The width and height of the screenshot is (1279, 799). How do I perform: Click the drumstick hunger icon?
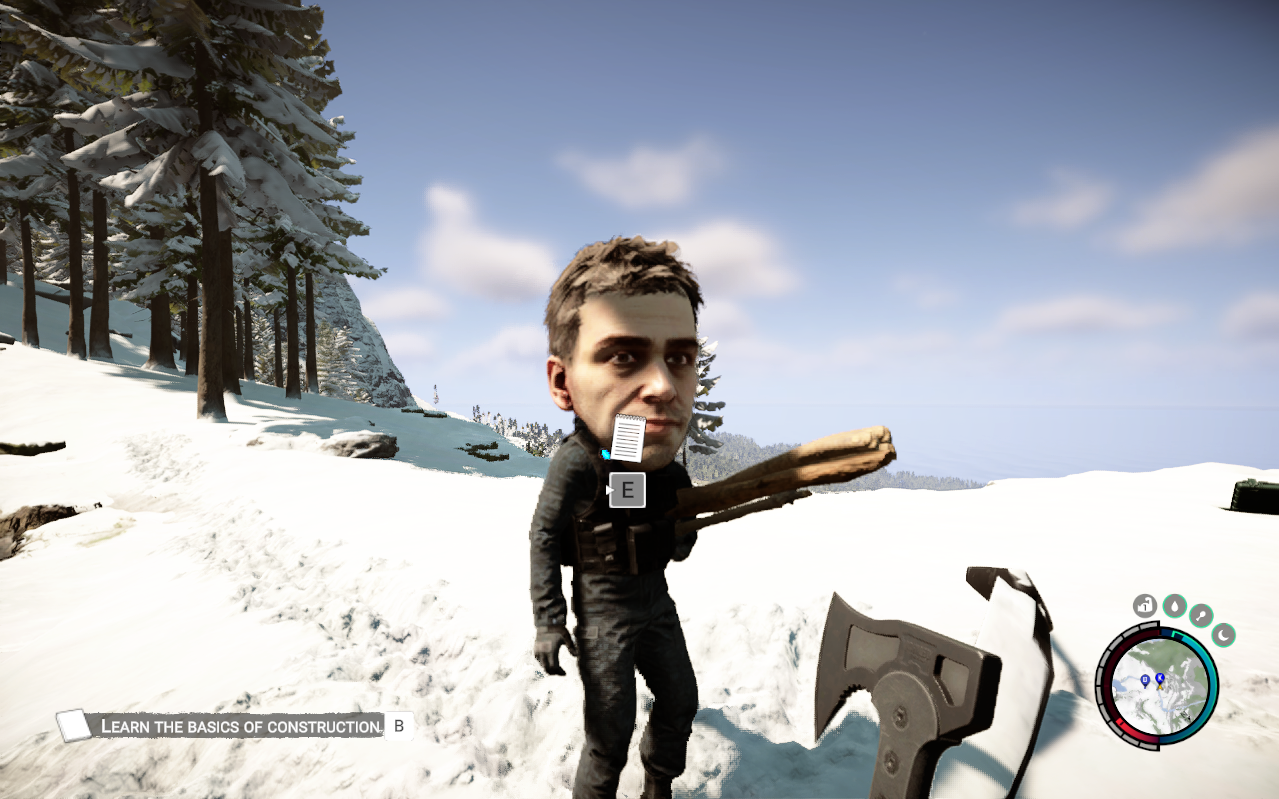click(x=1201, y=615)
